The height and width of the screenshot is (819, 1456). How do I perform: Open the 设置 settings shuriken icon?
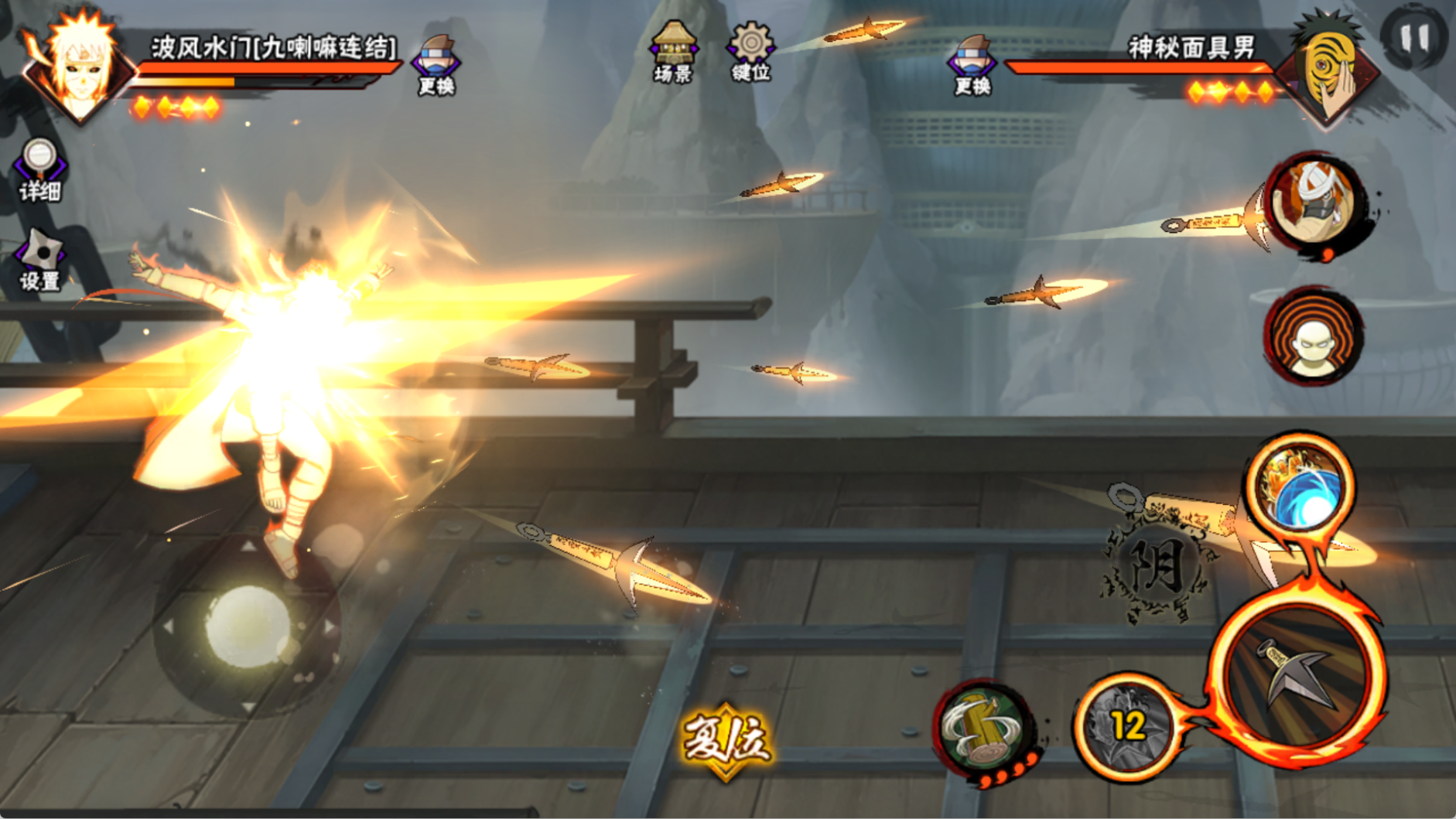pyautogui.click(x=40, y=261)
